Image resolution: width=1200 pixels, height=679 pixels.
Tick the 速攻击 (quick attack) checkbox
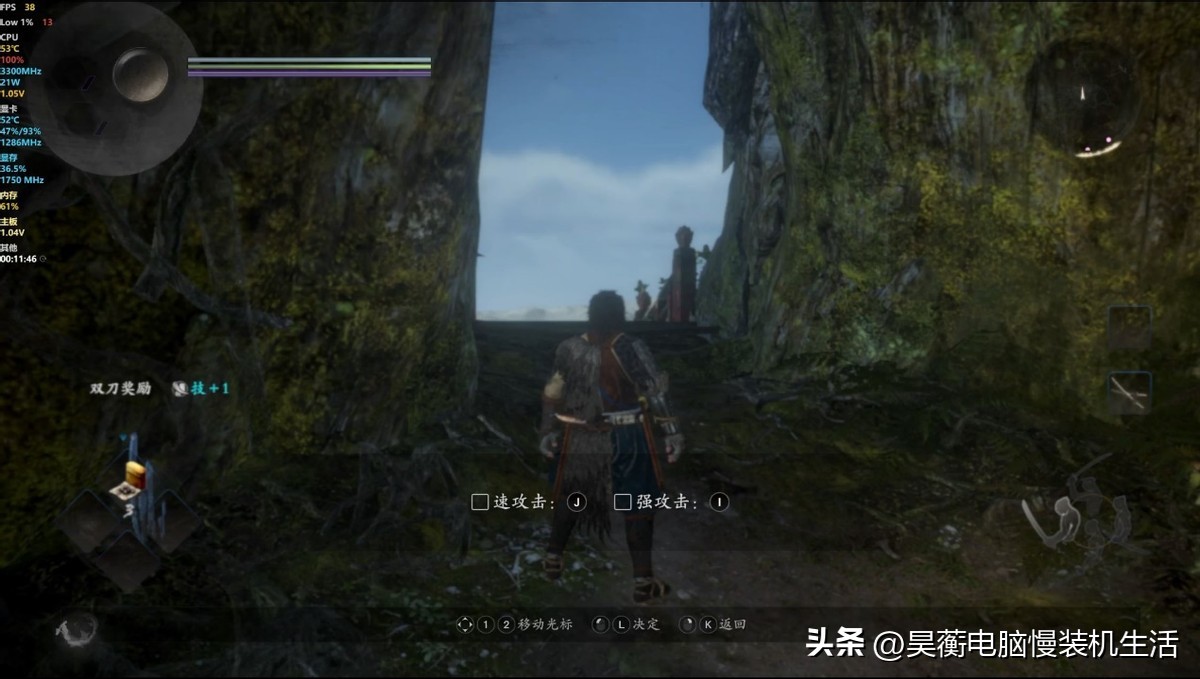point(480,502)
